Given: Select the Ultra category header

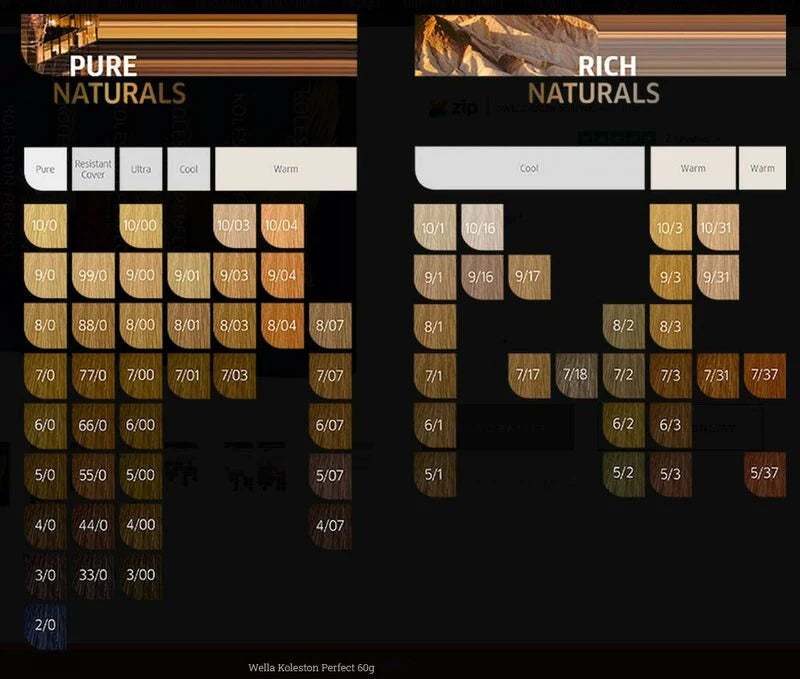Looking at the screenshot, I should pyautogui.click(x=141, y=169).
